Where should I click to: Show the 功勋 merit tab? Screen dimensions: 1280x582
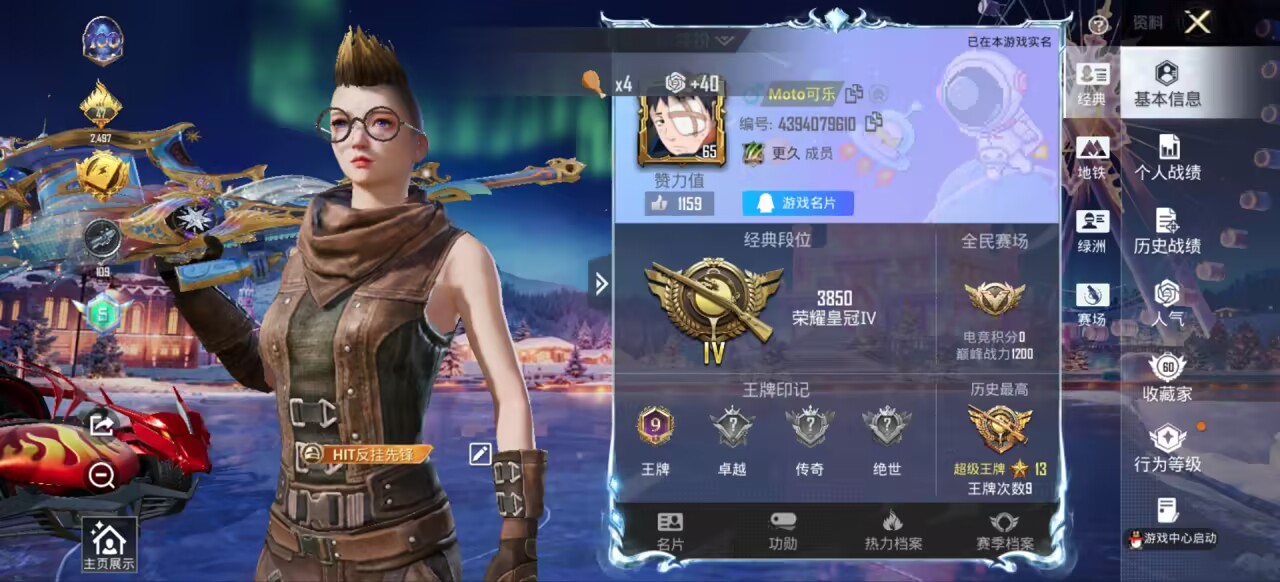click(783, 531)
